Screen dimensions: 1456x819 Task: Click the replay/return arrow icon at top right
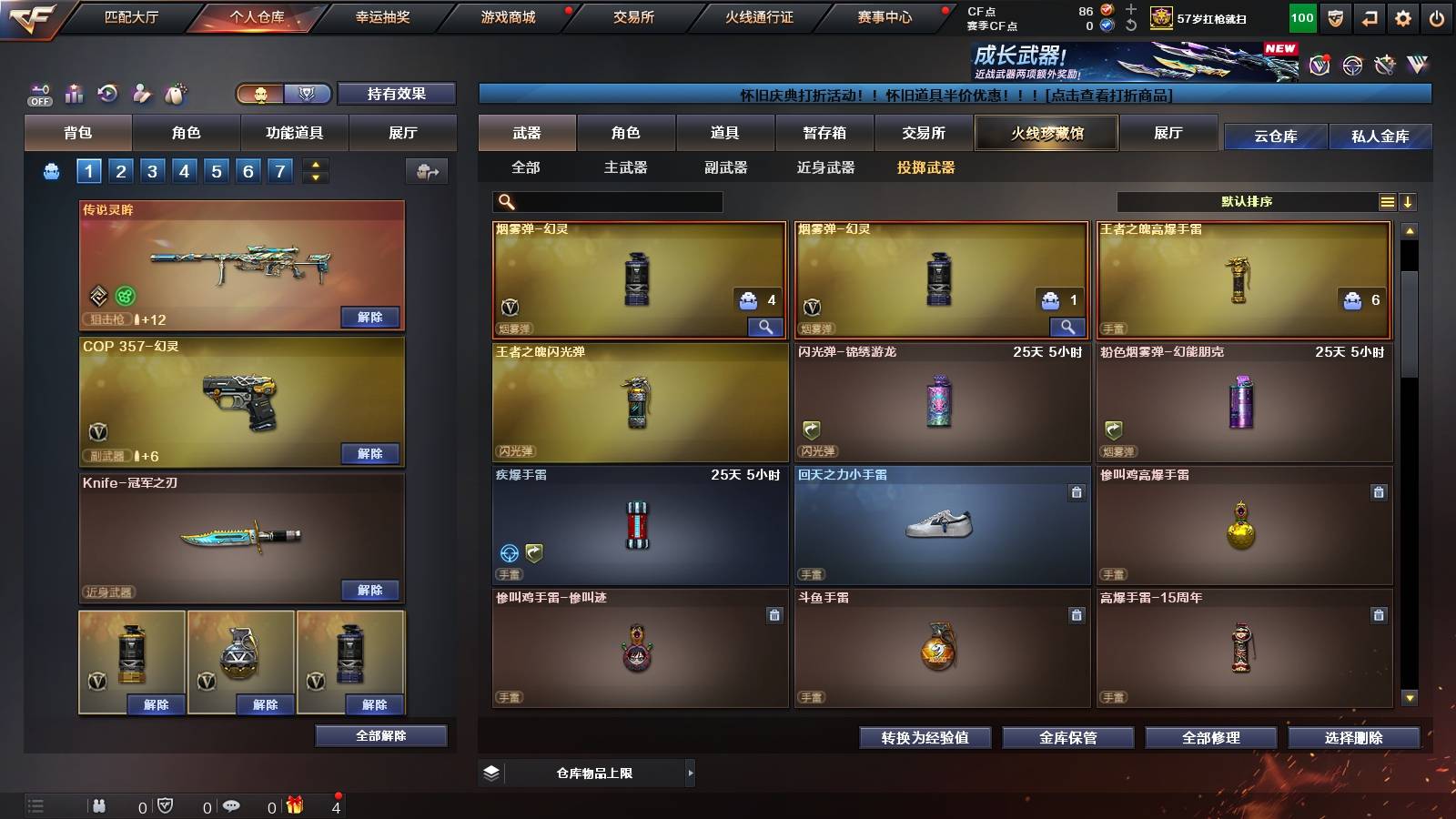click(x=1369, y=16)
